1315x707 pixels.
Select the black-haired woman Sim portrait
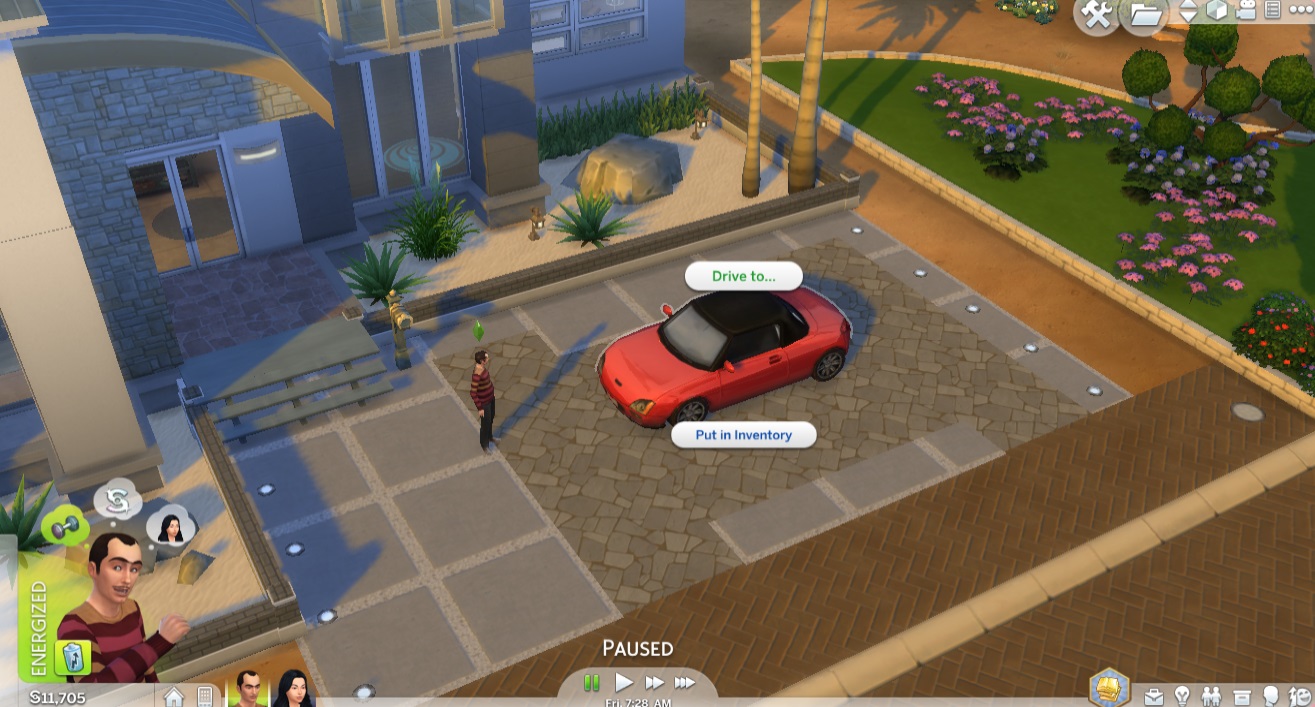292,689
